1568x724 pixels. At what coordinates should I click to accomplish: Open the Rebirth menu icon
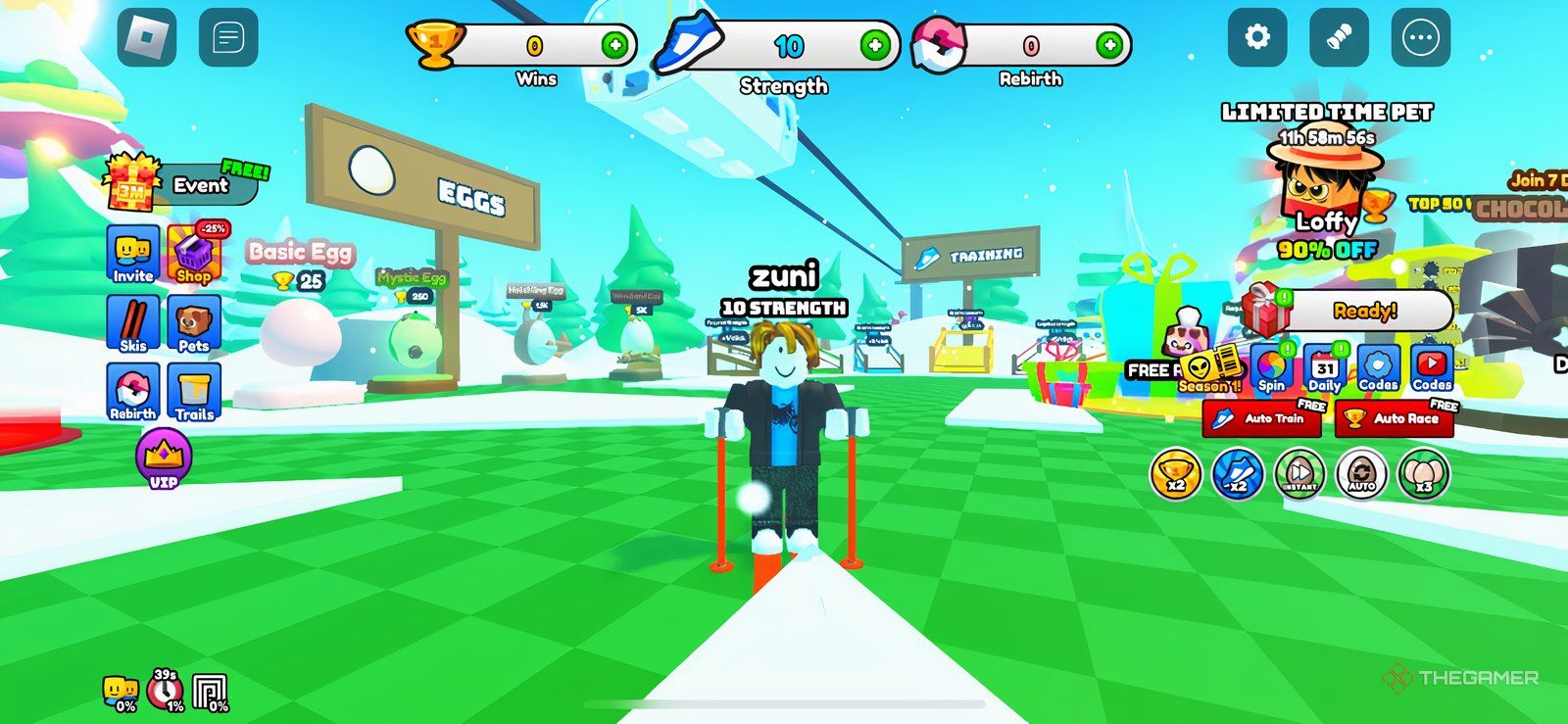(132, 392)
